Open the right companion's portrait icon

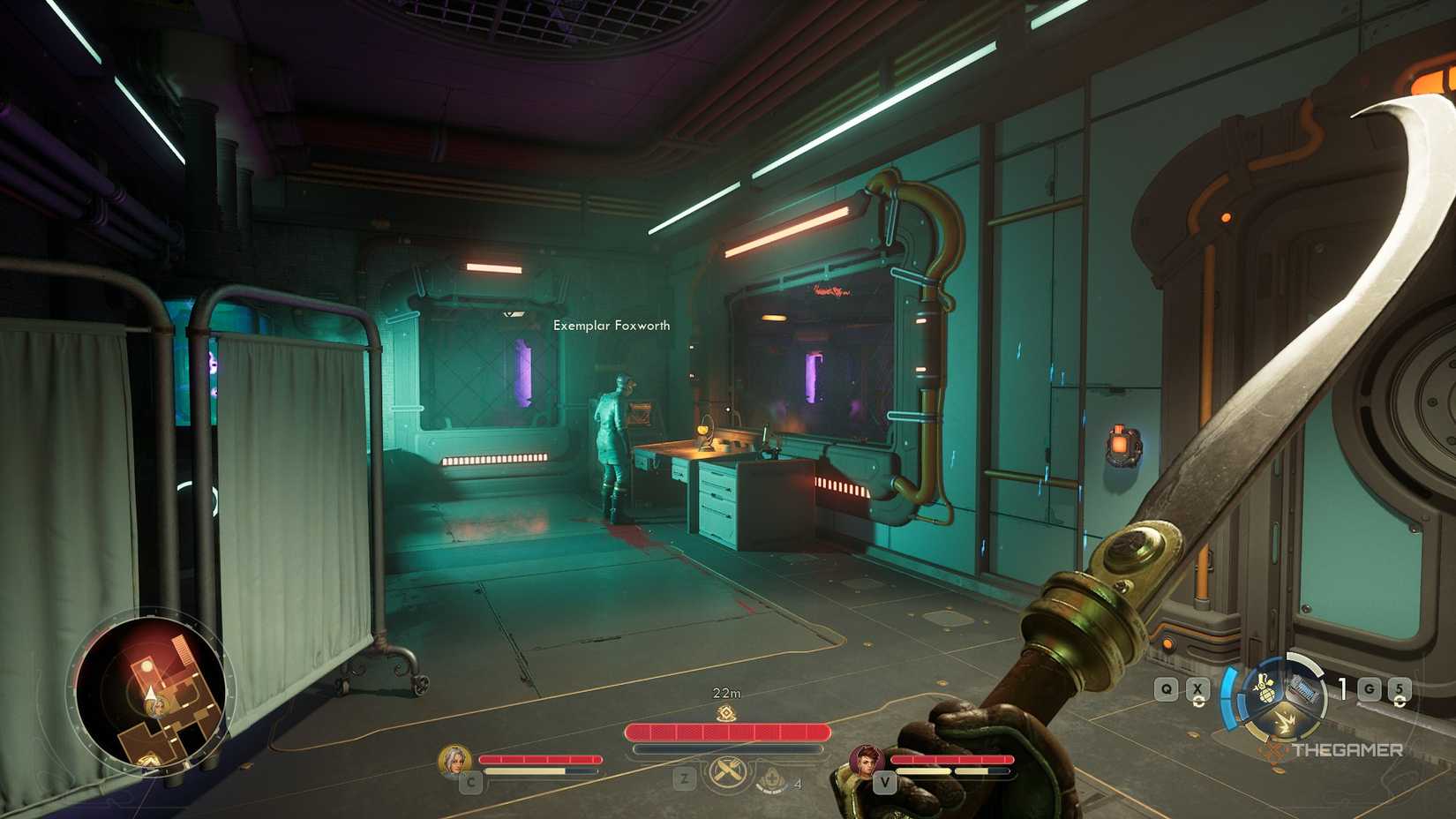point(865,763)
